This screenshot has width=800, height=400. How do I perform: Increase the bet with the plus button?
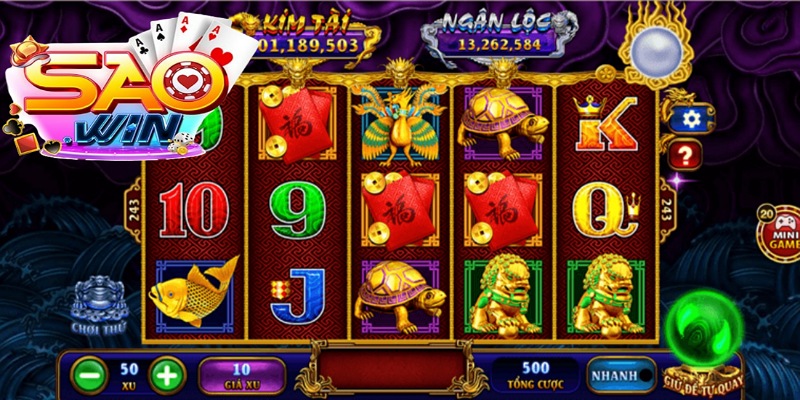[x=167, y=376]
